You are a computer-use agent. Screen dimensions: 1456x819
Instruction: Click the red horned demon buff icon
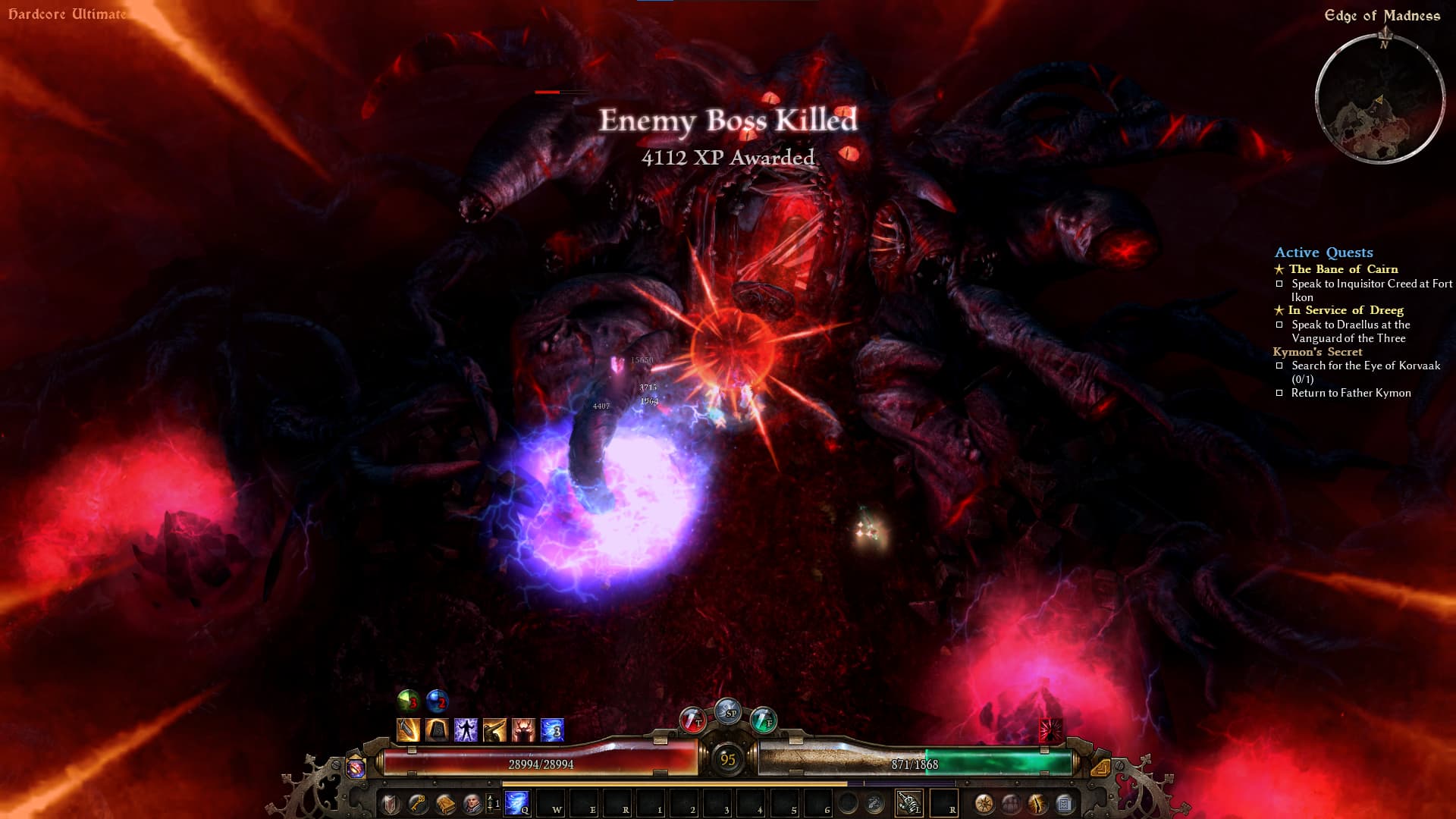[x=523, y=730]
